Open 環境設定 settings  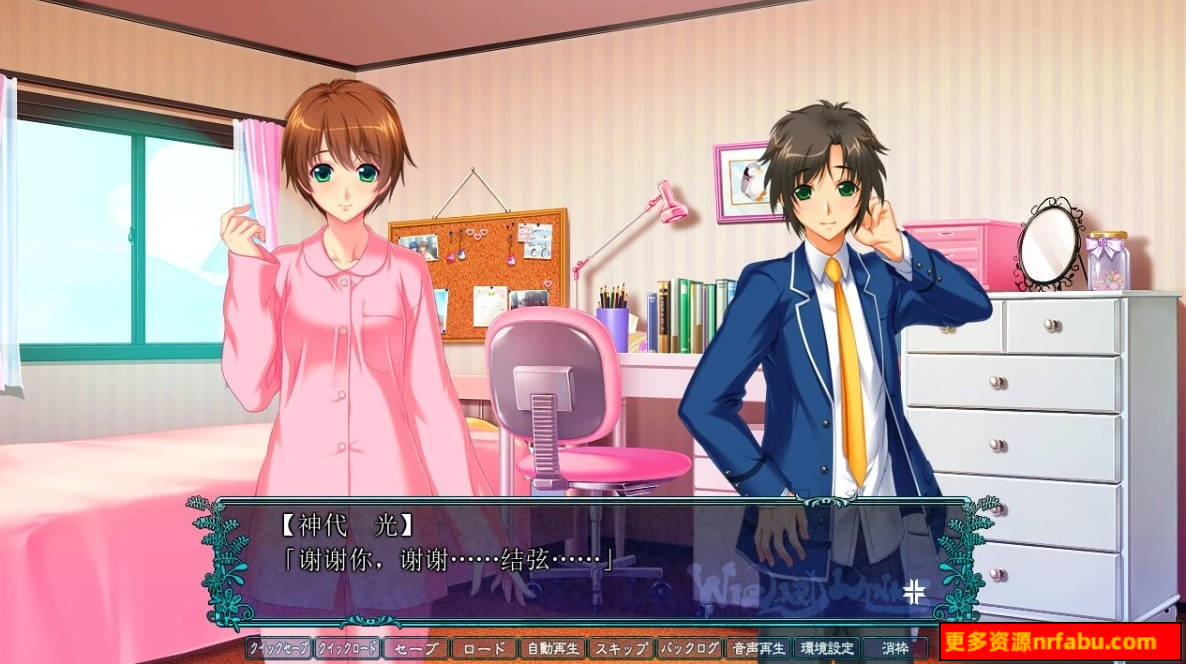click(826, 648)
